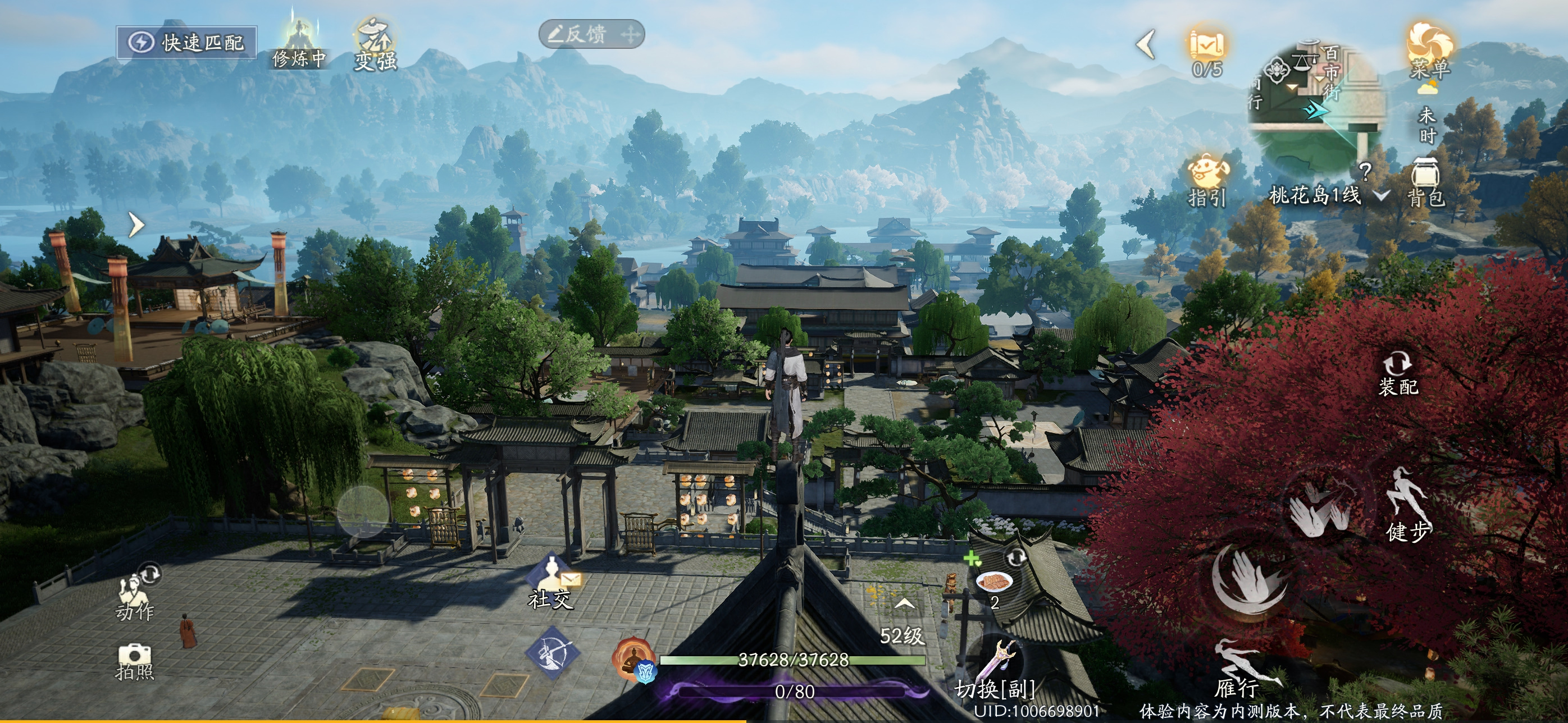
Task: Use the food item in the quick slot
Action: pos(994,583)
